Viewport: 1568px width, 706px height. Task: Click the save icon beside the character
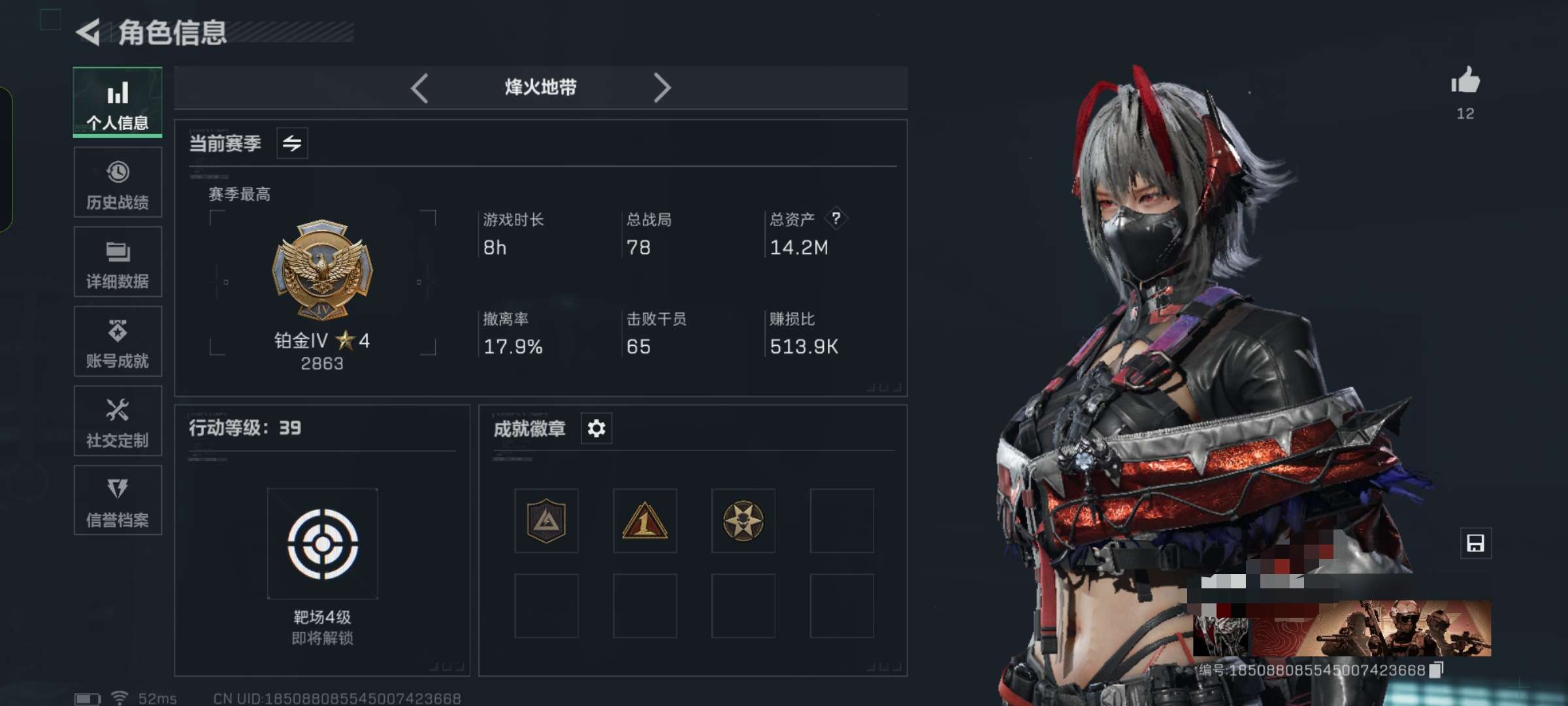(x=1476, y=543)
